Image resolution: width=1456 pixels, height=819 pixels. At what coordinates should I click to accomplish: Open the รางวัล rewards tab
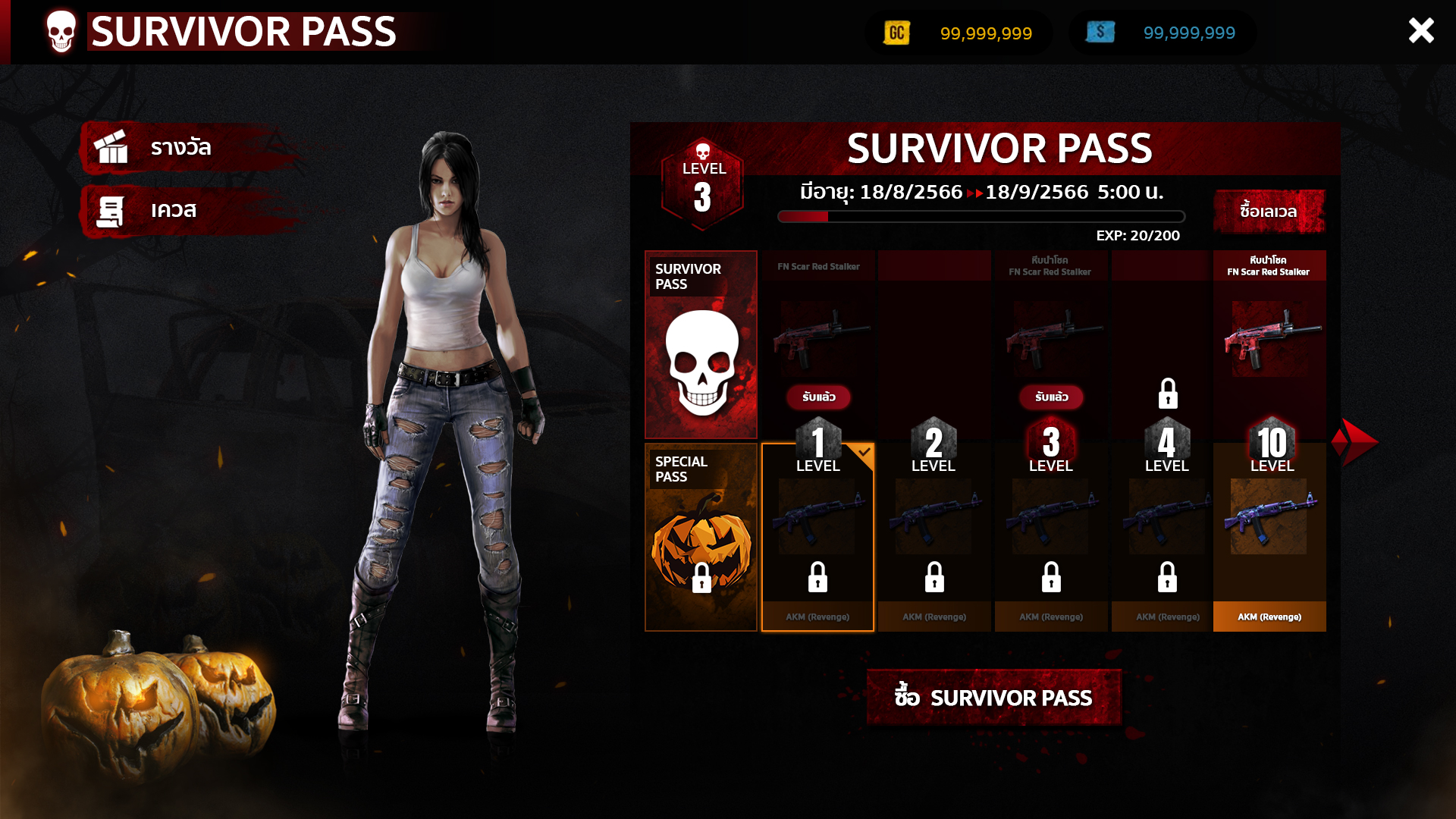point(182,147)
